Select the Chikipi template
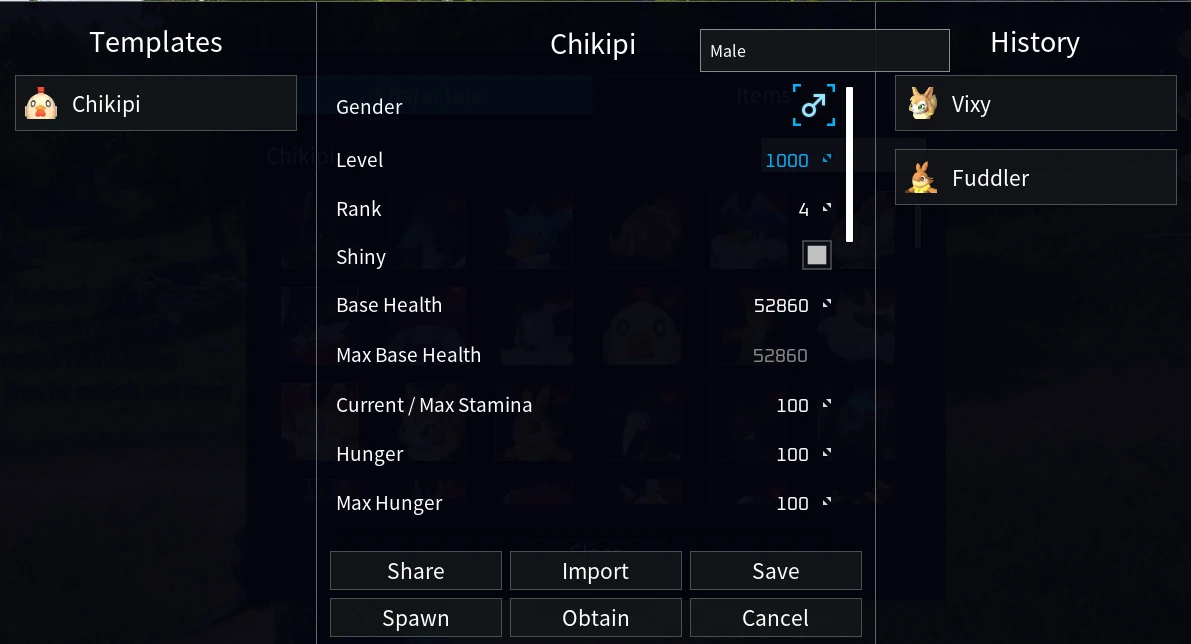The width and height of the screenshot is (1191, 644). [156, 103]
